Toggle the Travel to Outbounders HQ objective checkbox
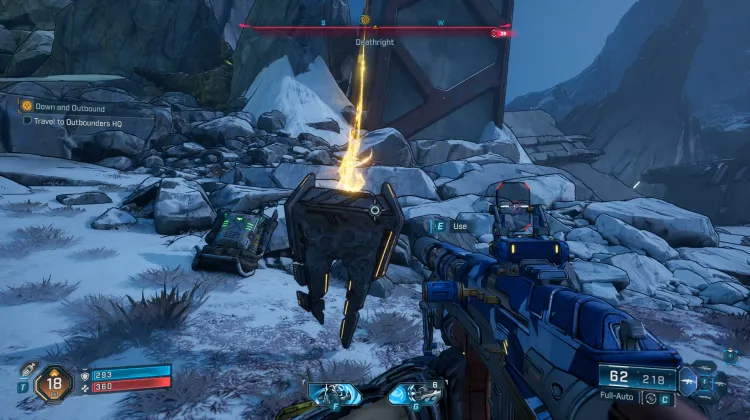Screen dimensions: 750x420 click(28, 121)
